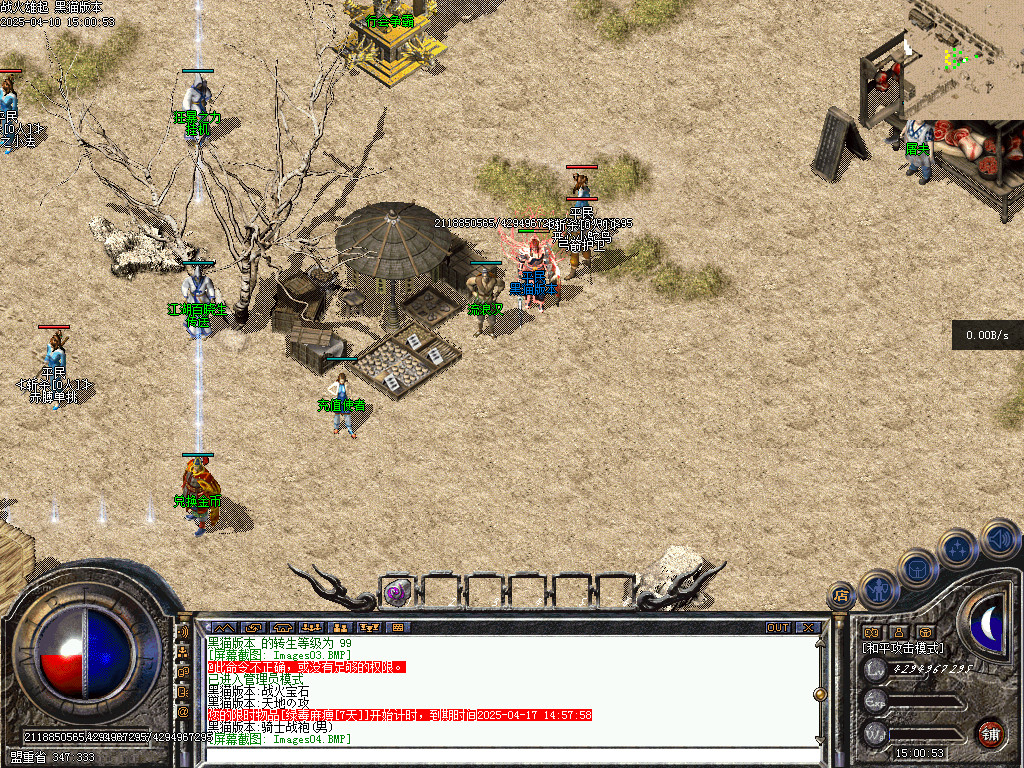Select the @ private-chat channel button
1024x768 pixels.
[183, 712]
